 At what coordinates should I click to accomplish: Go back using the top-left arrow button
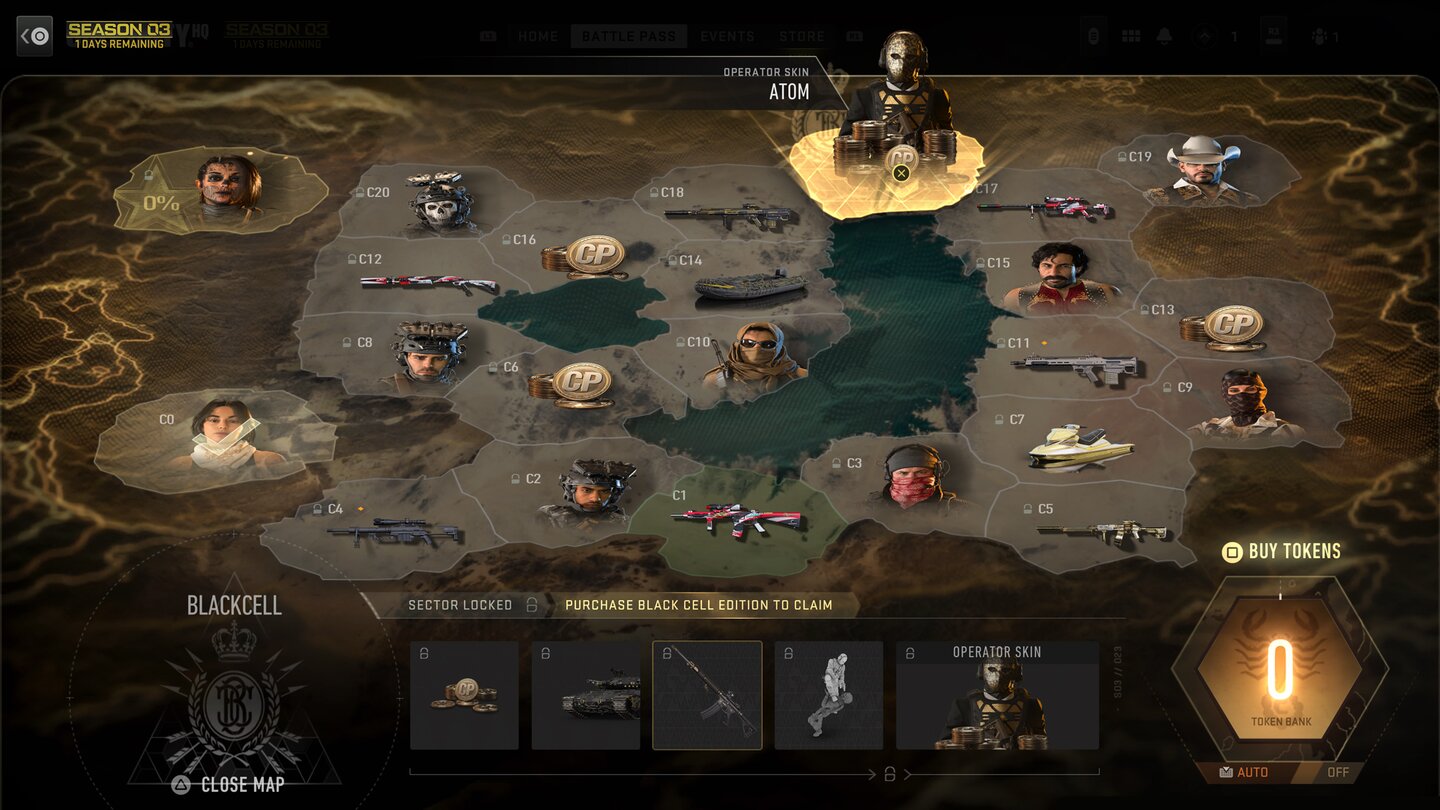coord(35,36)
